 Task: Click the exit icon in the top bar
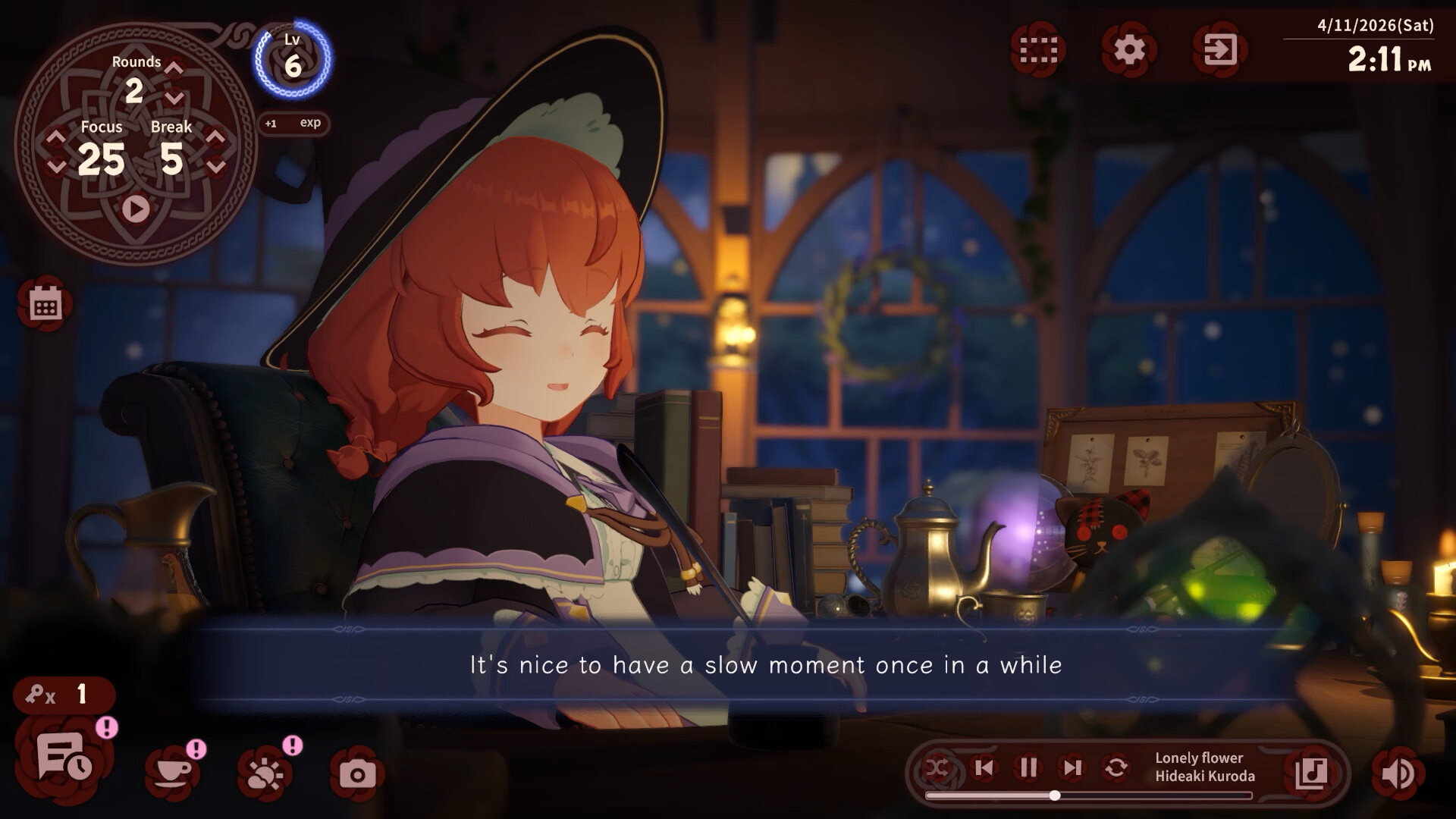point(1222,50)
